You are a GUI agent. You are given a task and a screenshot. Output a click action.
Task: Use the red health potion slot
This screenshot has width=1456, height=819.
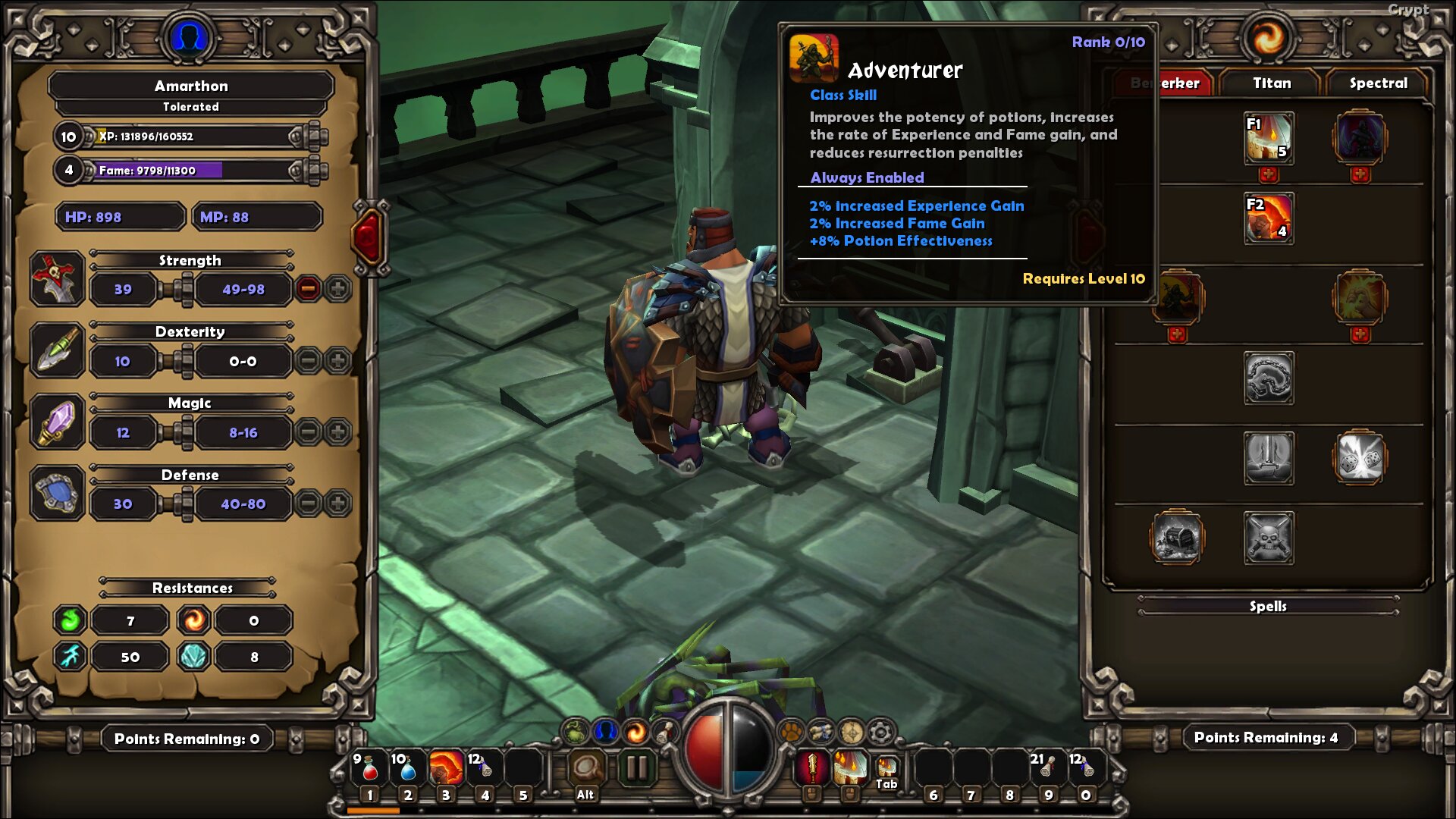coord(369,769)
